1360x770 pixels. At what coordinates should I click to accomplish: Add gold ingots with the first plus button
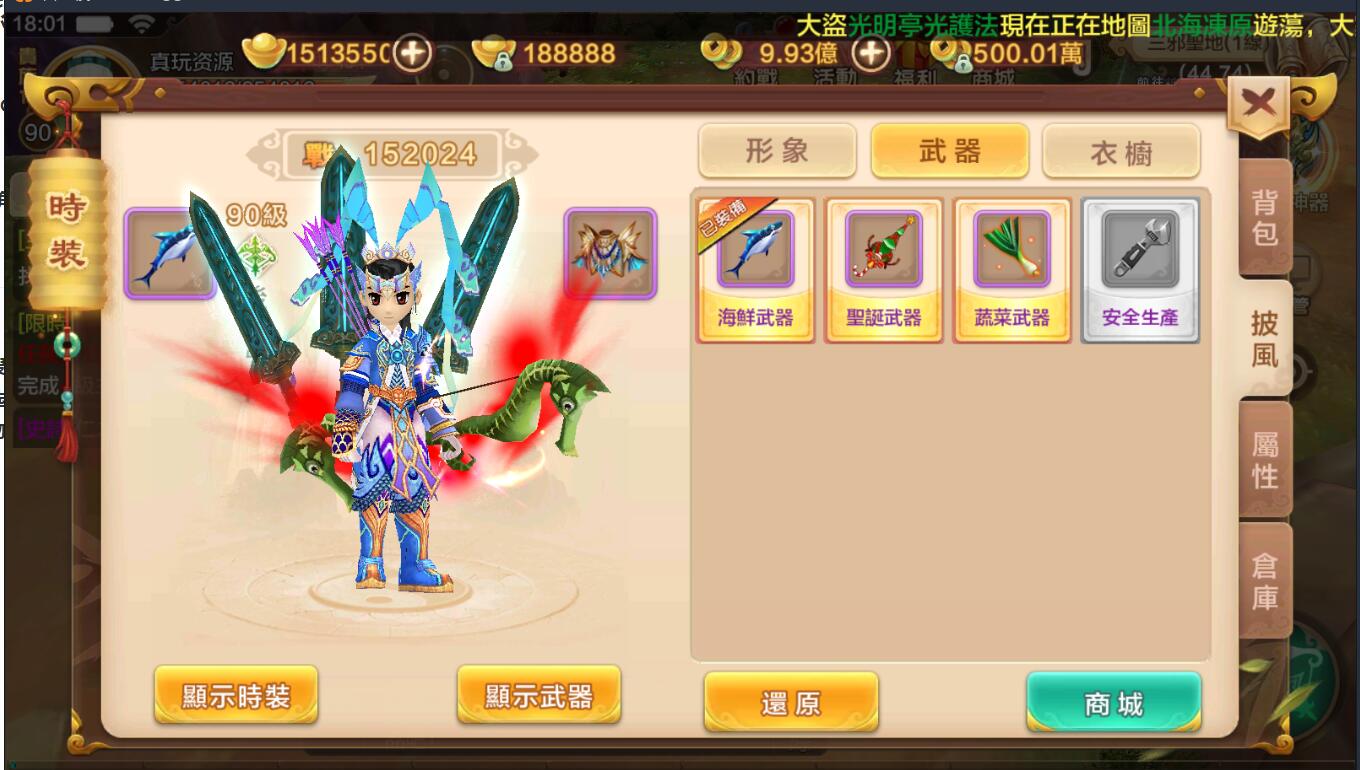(x=411, y=53)
